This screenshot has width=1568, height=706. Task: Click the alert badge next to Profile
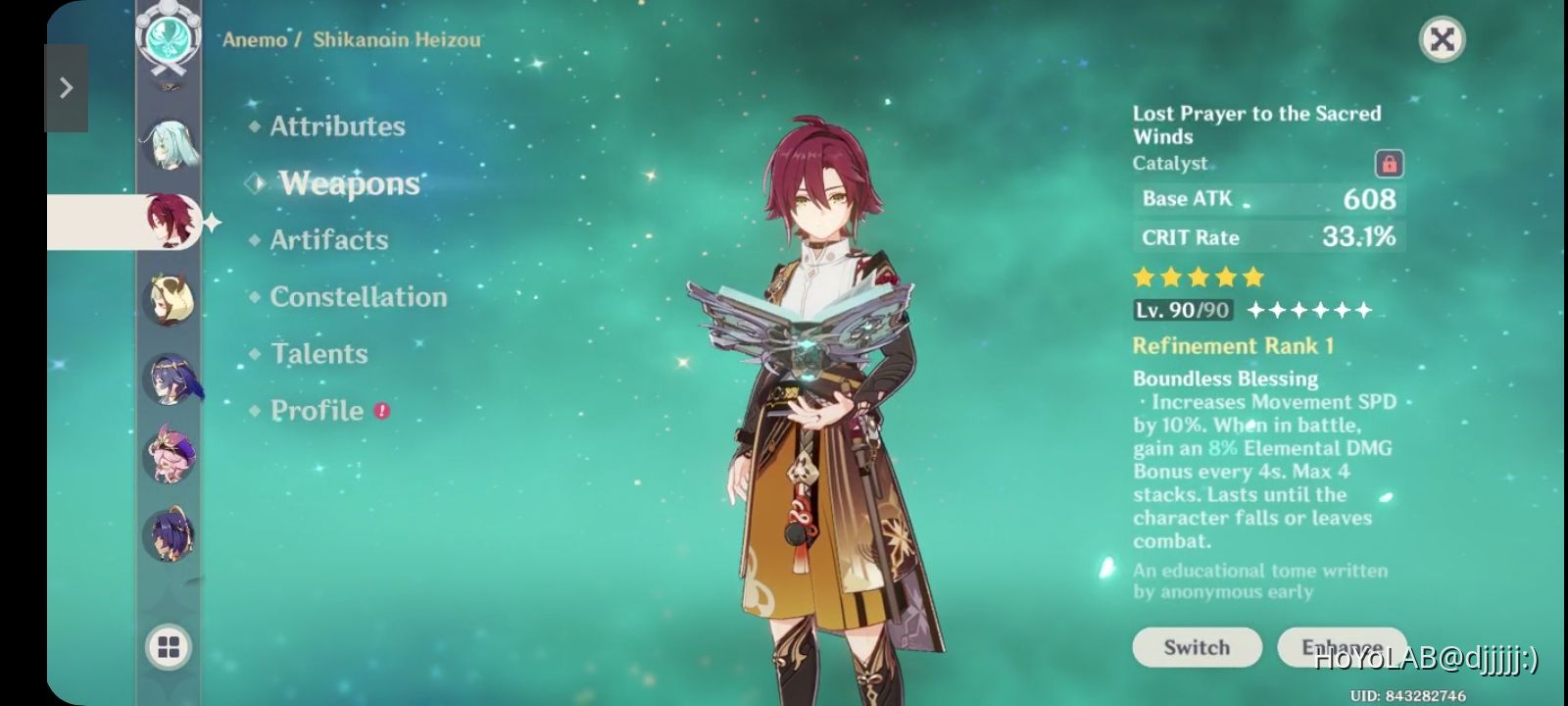click(x=381, y=411)
